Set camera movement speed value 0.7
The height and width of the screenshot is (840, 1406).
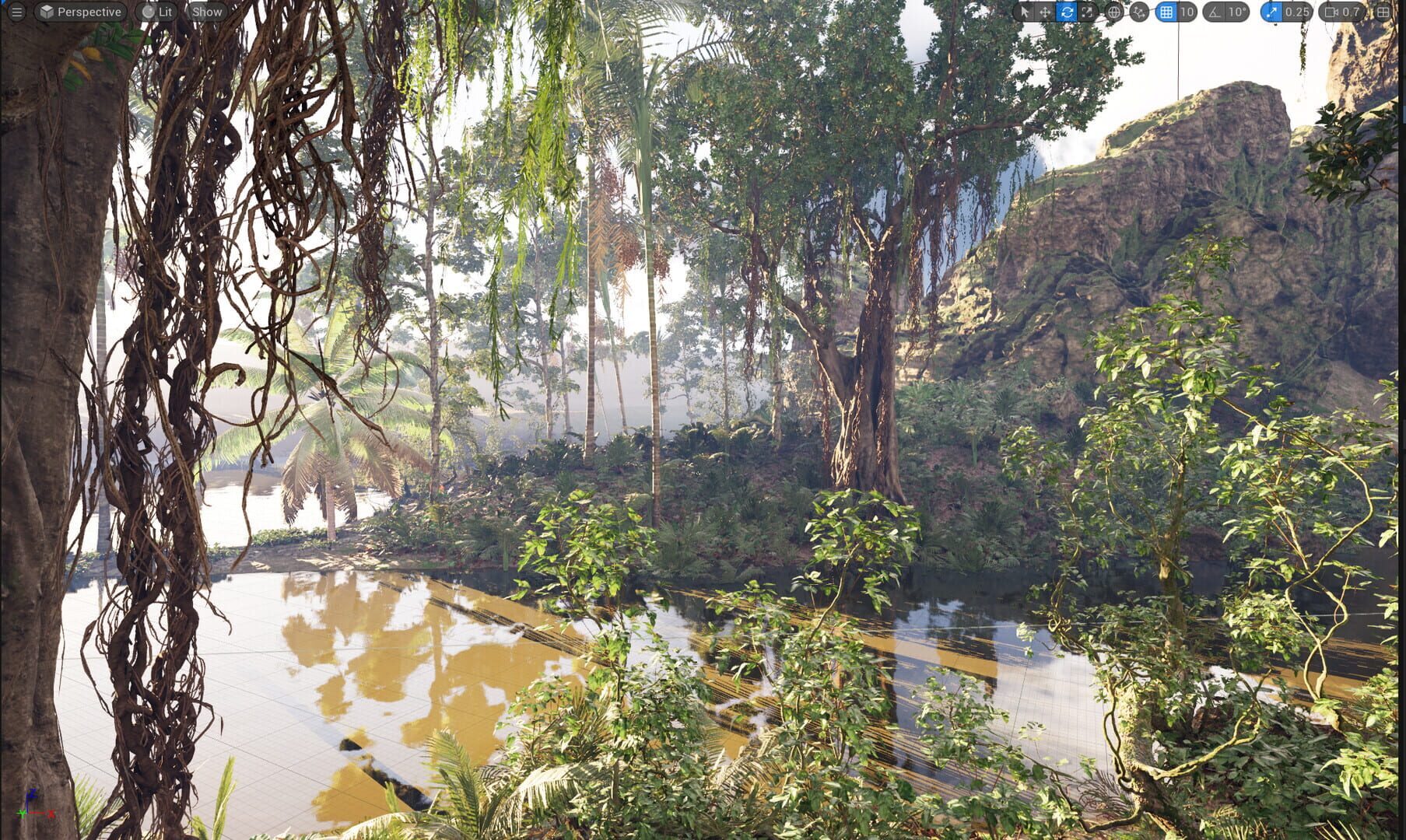(x=1351, y=12)
